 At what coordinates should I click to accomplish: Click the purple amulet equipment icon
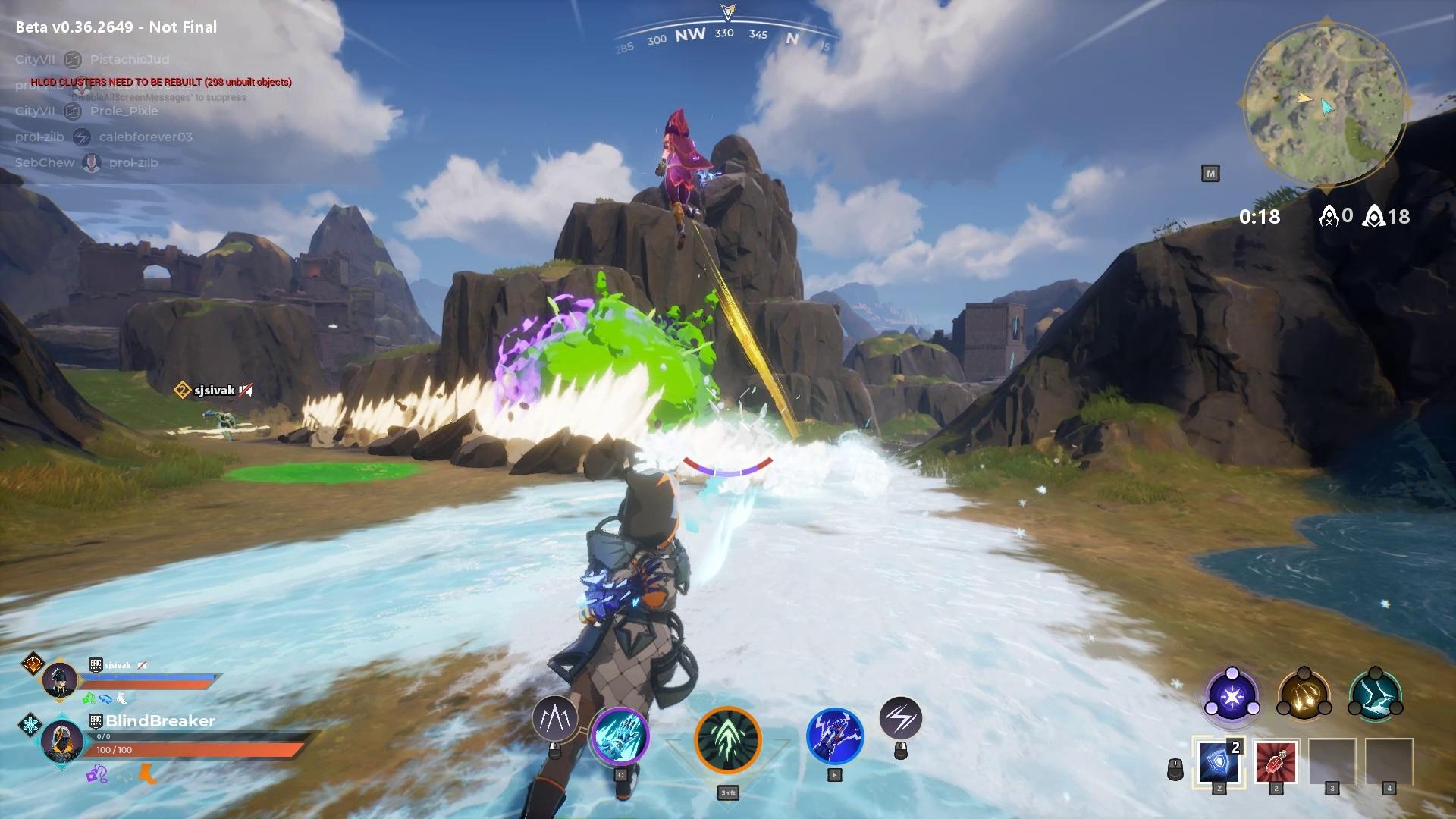pyautogui.click(x=96, y=775)
